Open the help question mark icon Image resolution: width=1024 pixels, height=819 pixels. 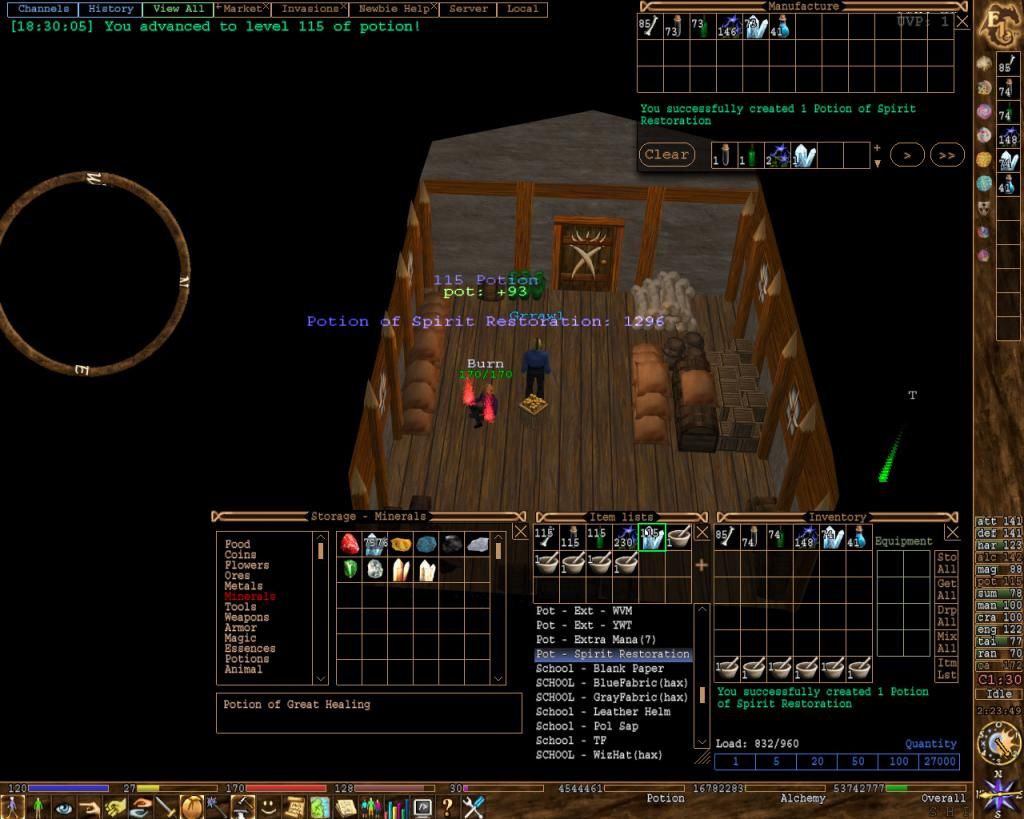tap(447, 805)
